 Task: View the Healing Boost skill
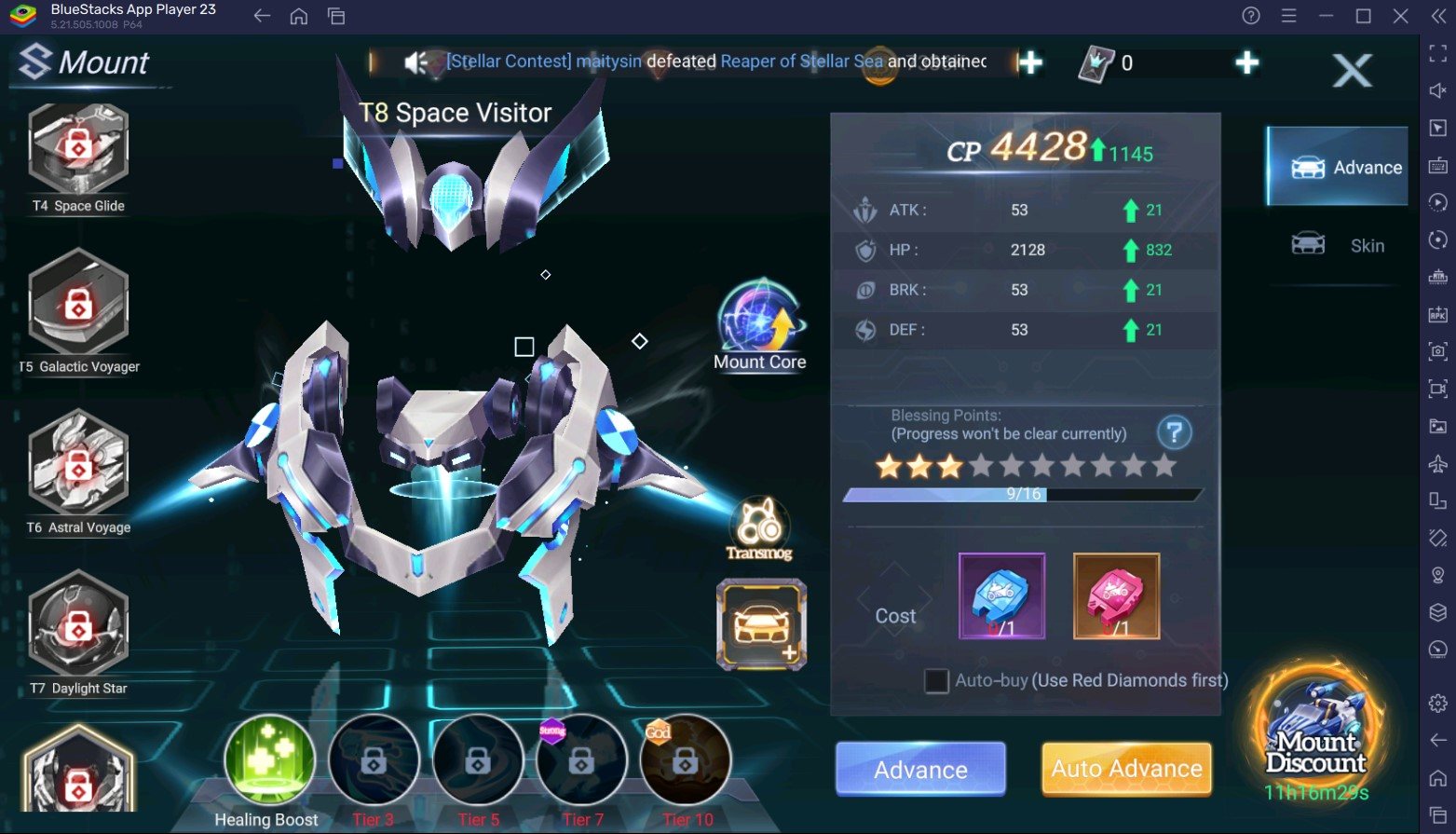(x=269, y=760)
